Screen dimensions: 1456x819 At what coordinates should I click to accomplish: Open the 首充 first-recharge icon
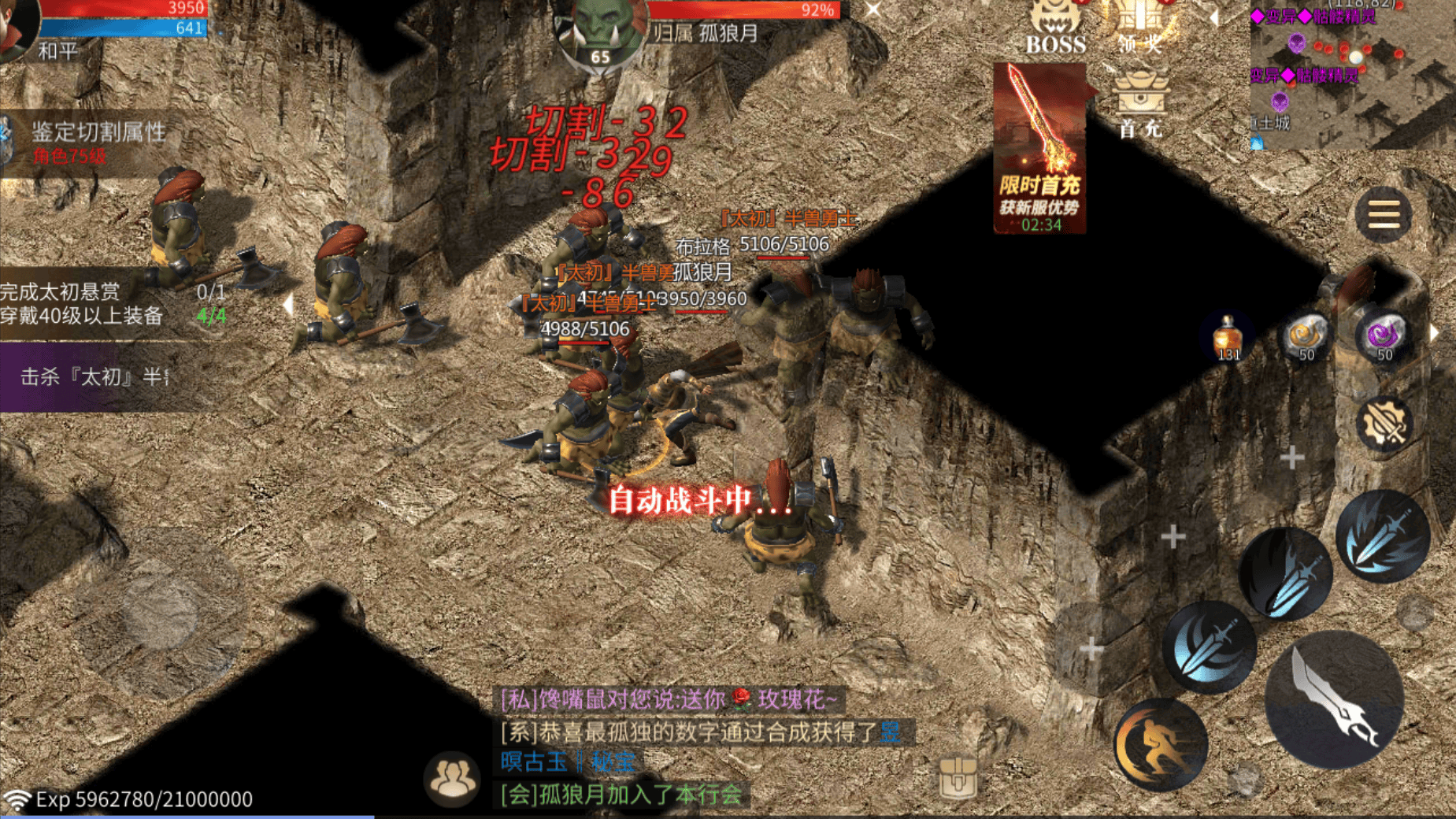(1139, 104)
